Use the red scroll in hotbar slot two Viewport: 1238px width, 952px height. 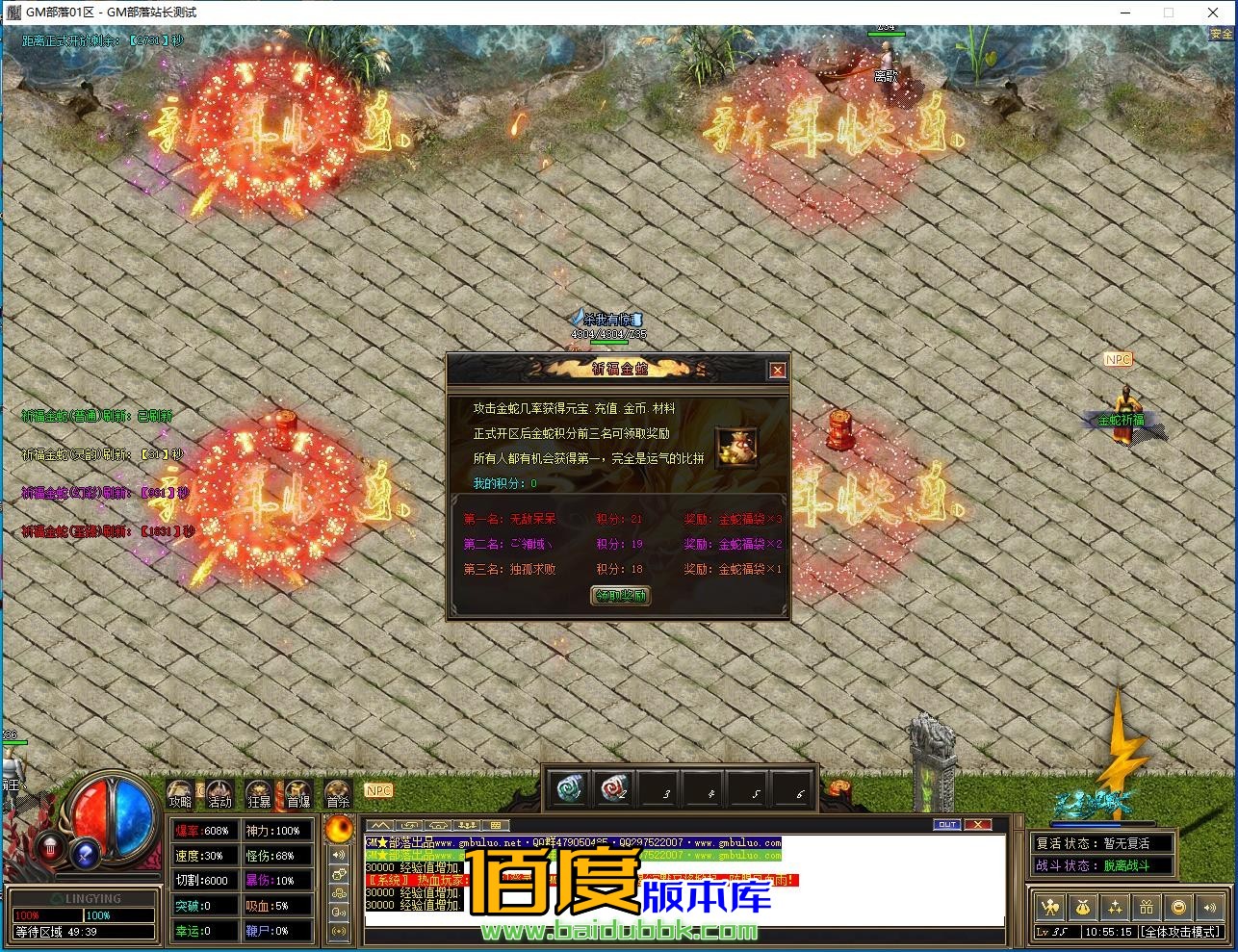[613, 789]
